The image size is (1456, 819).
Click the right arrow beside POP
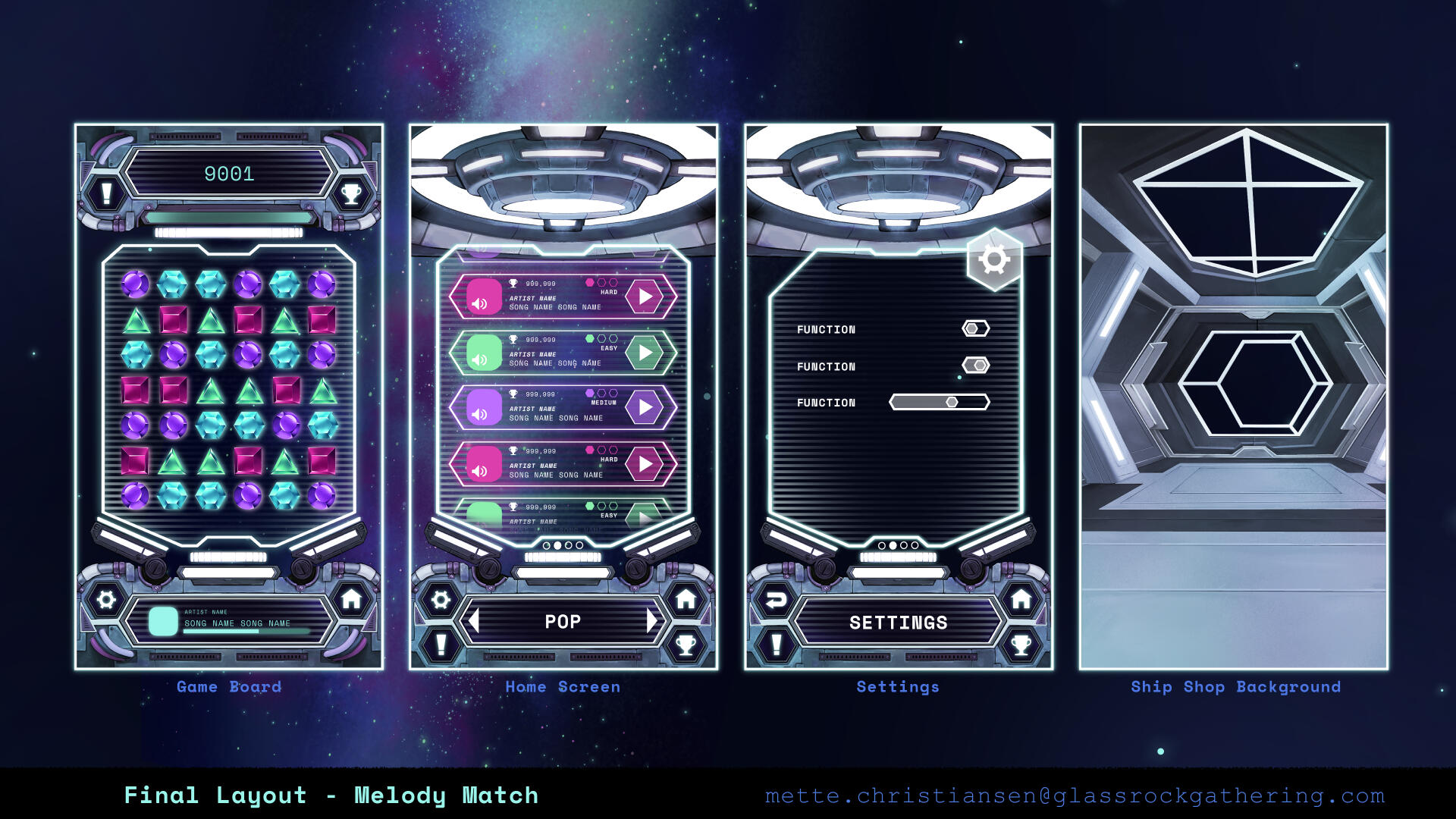[x=652, y=620]
